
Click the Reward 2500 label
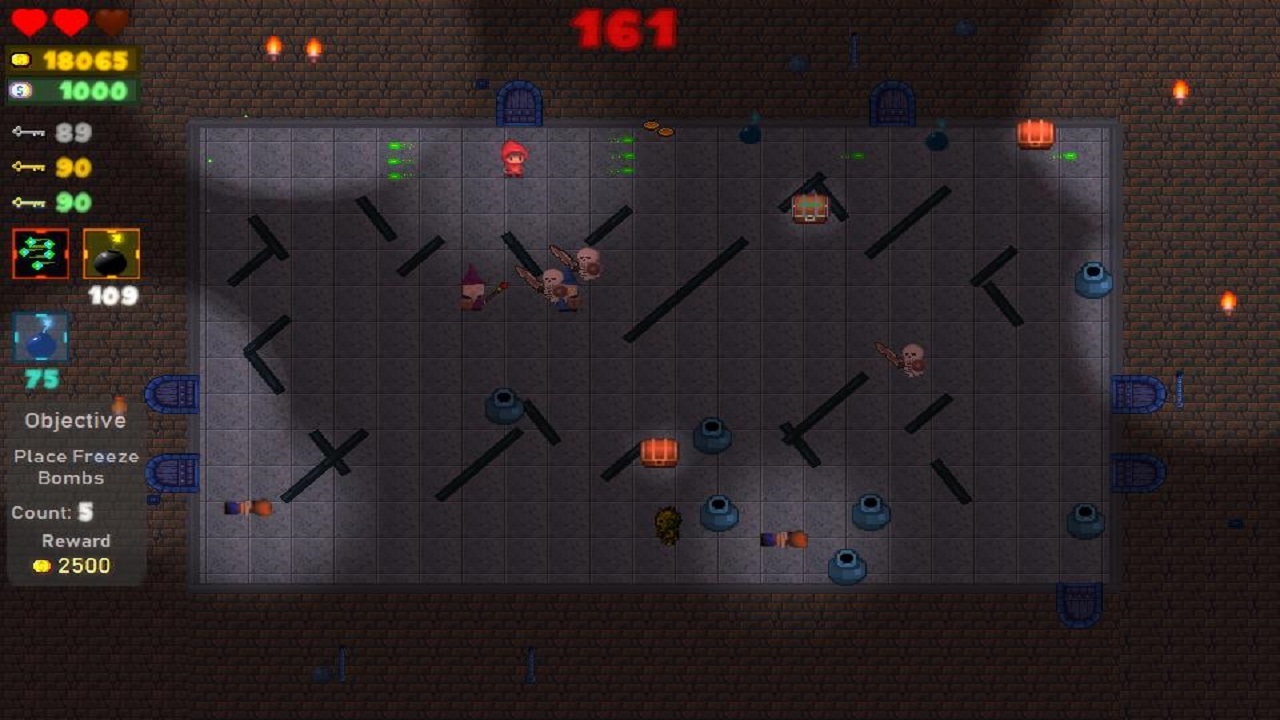(75, 552)
